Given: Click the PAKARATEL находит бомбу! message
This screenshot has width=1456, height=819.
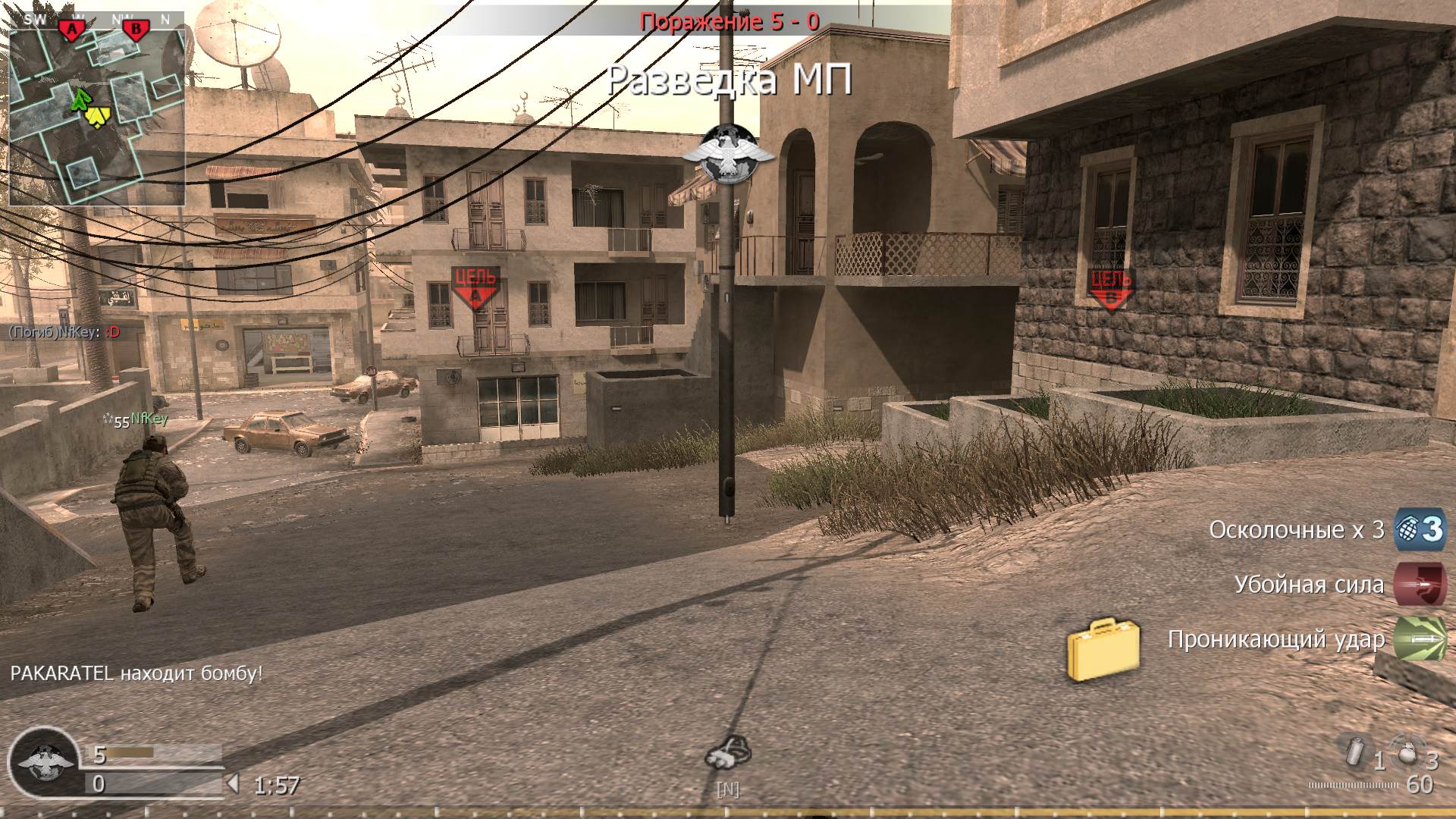Looking at the screenshot, I should click(x=135, y=672).
